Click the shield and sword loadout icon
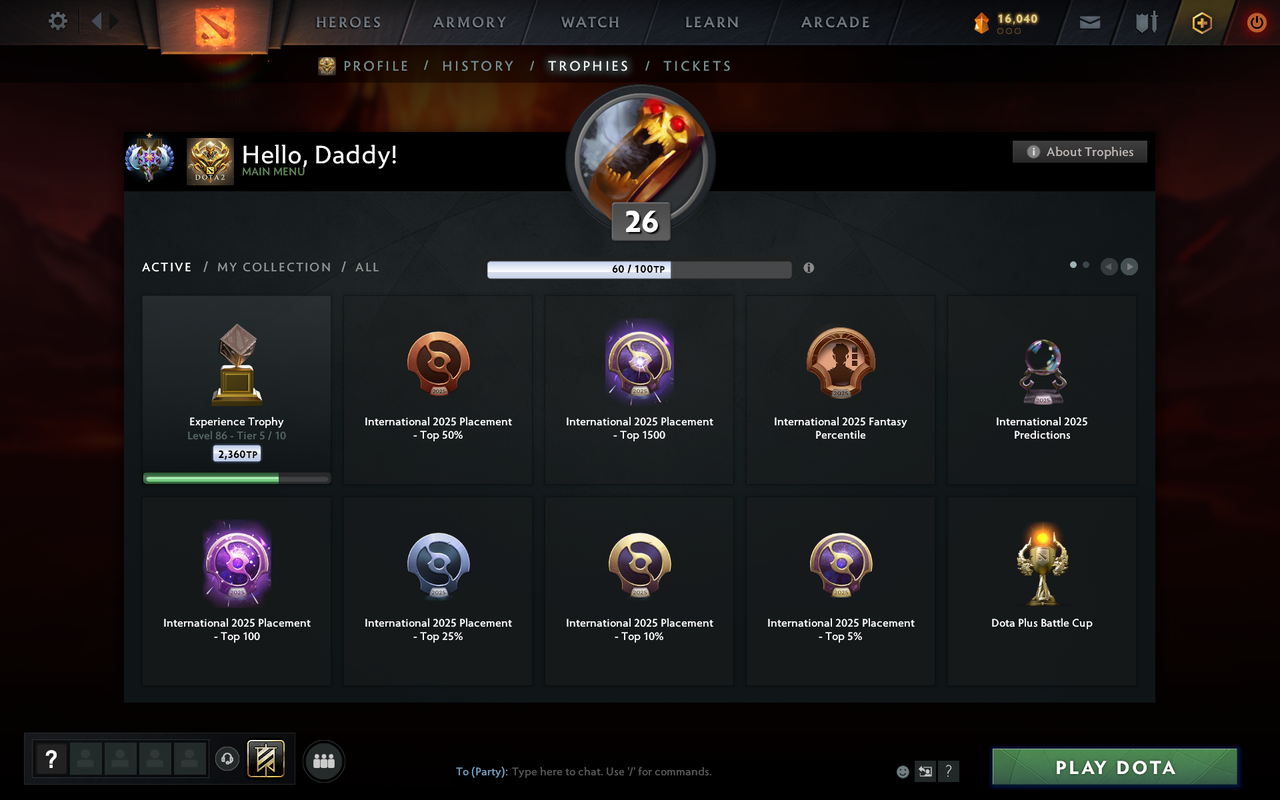The width and height of the screenshot is (1280, 800). 1146,22
